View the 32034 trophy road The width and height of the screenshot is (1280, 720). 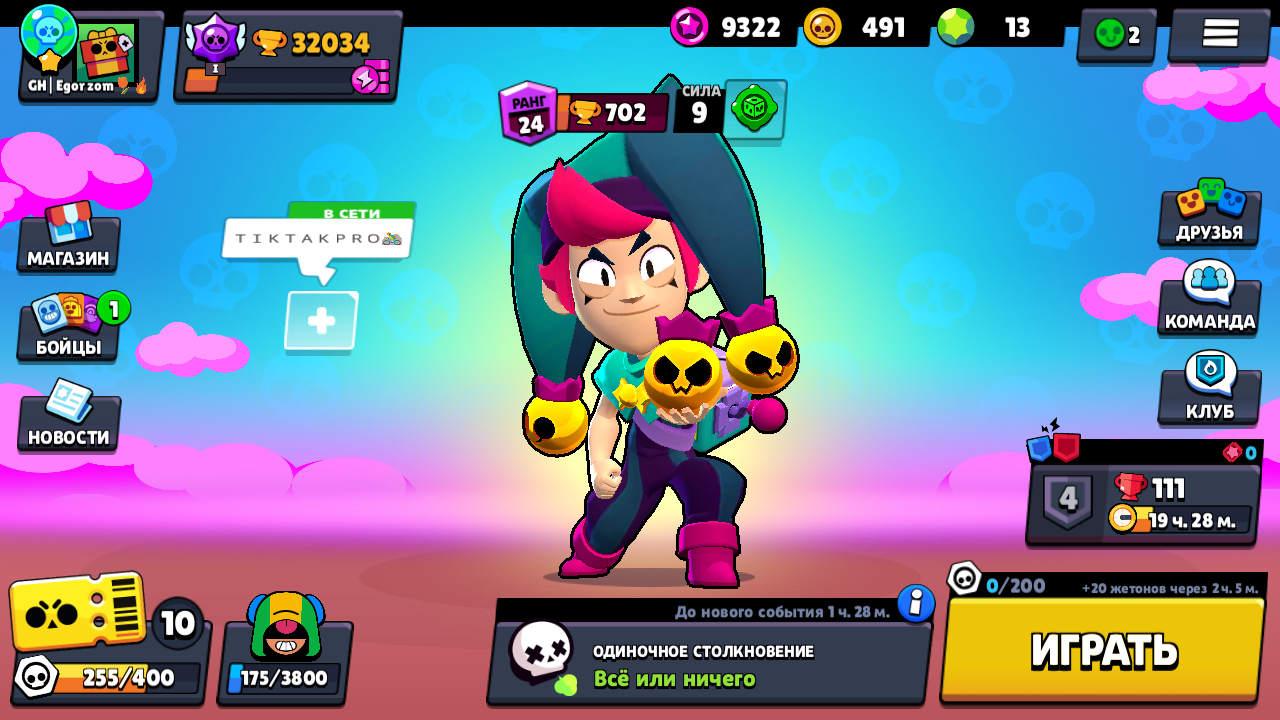(x=288, y=56)
